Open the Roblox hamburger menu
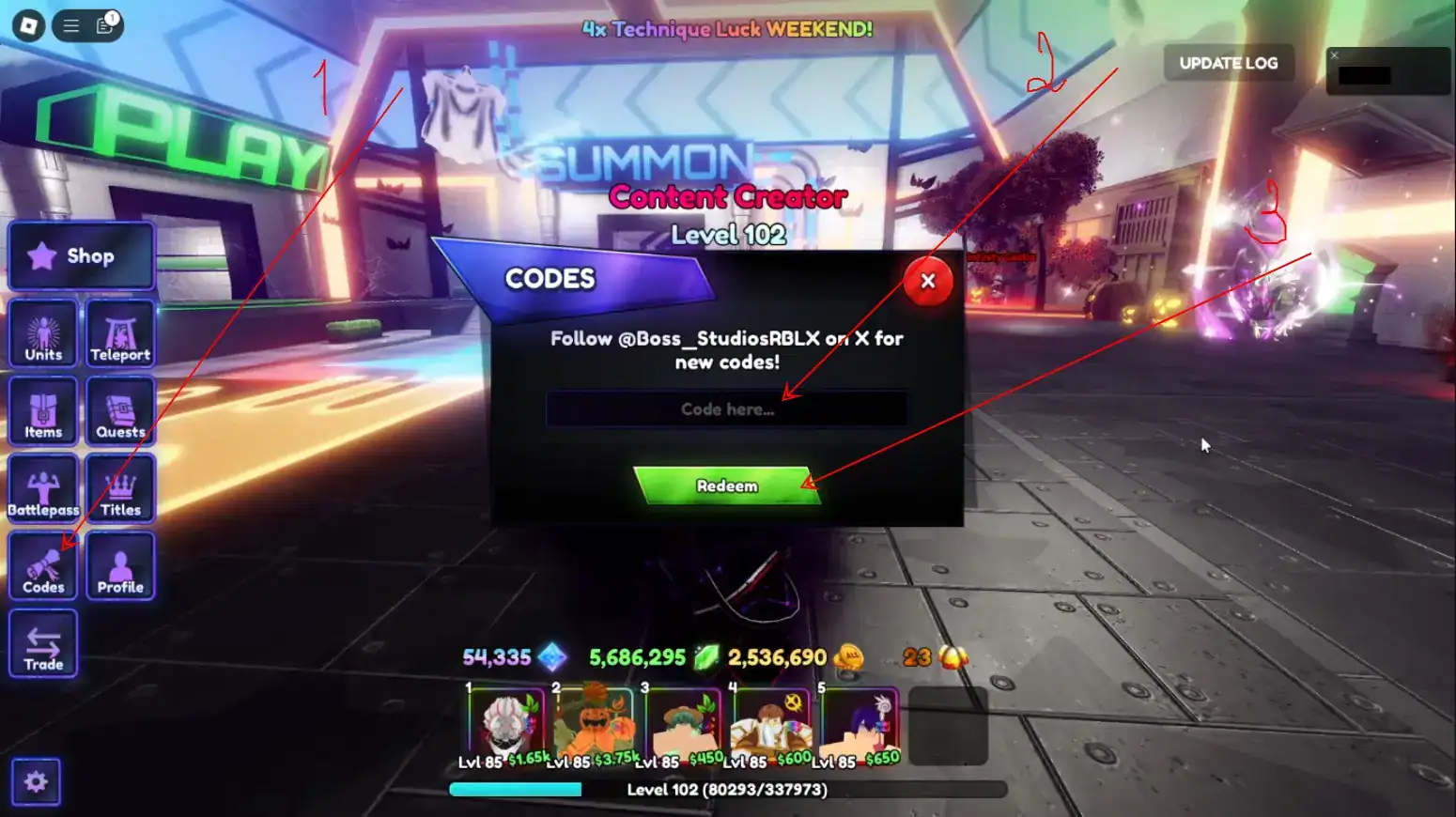Screen dimensions: 1456x817 pyautogui.click(x=70, y=26)
